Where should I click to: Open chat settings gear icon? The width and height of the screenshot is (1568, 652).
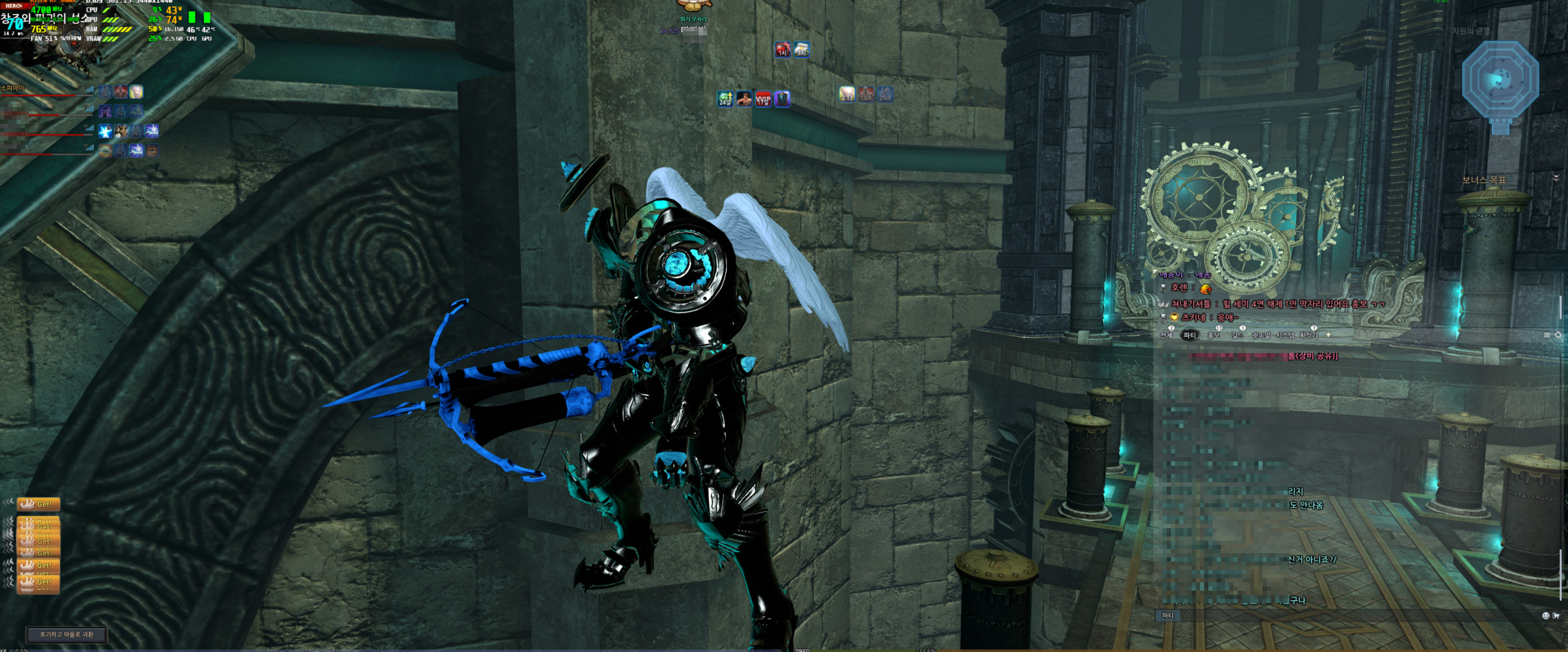[1558, 335]
